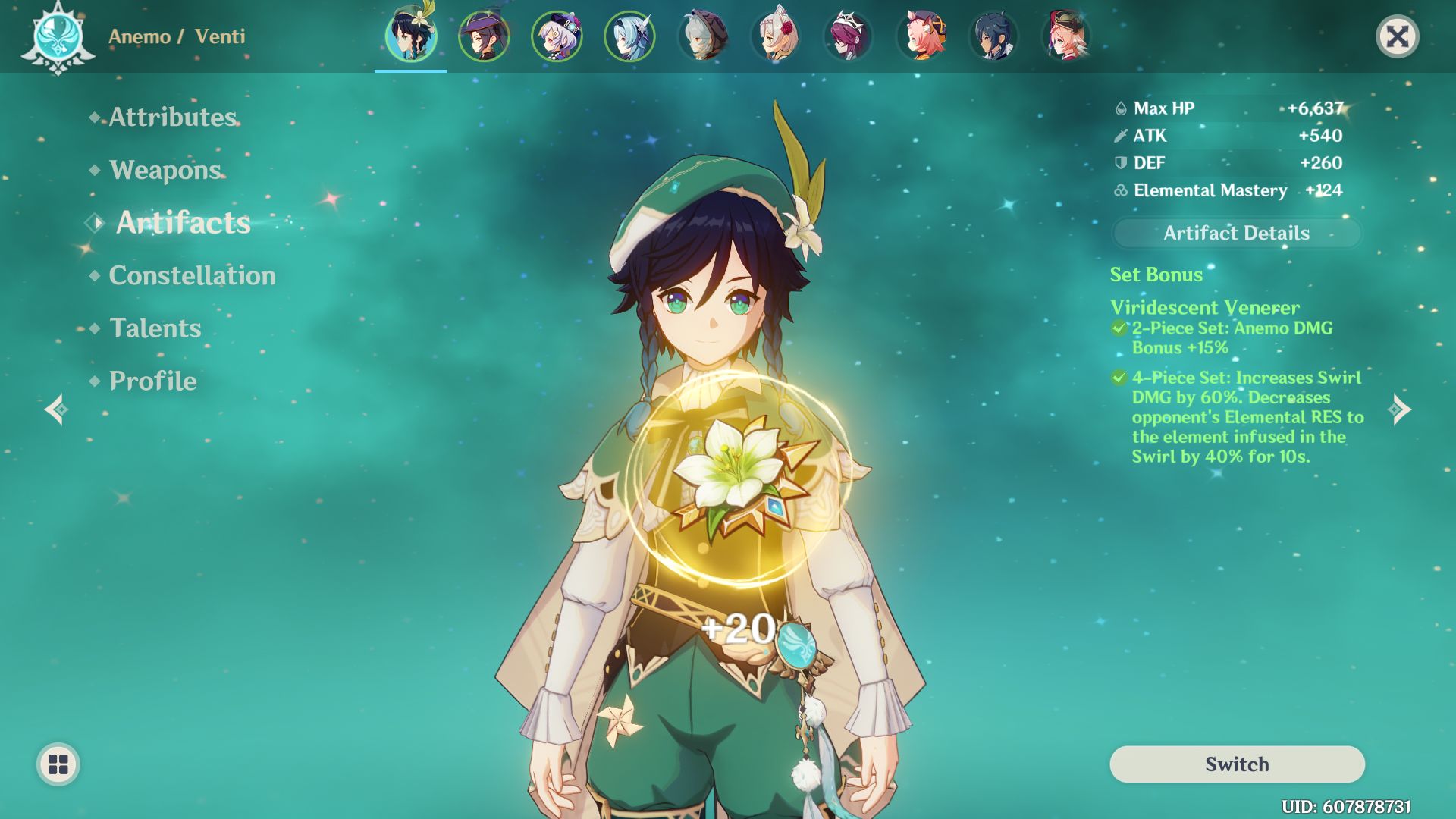Viewport: 1456px width, 819px height.
Task: Select Noelle's portrait with the red rose
Action: pos(775,36)
